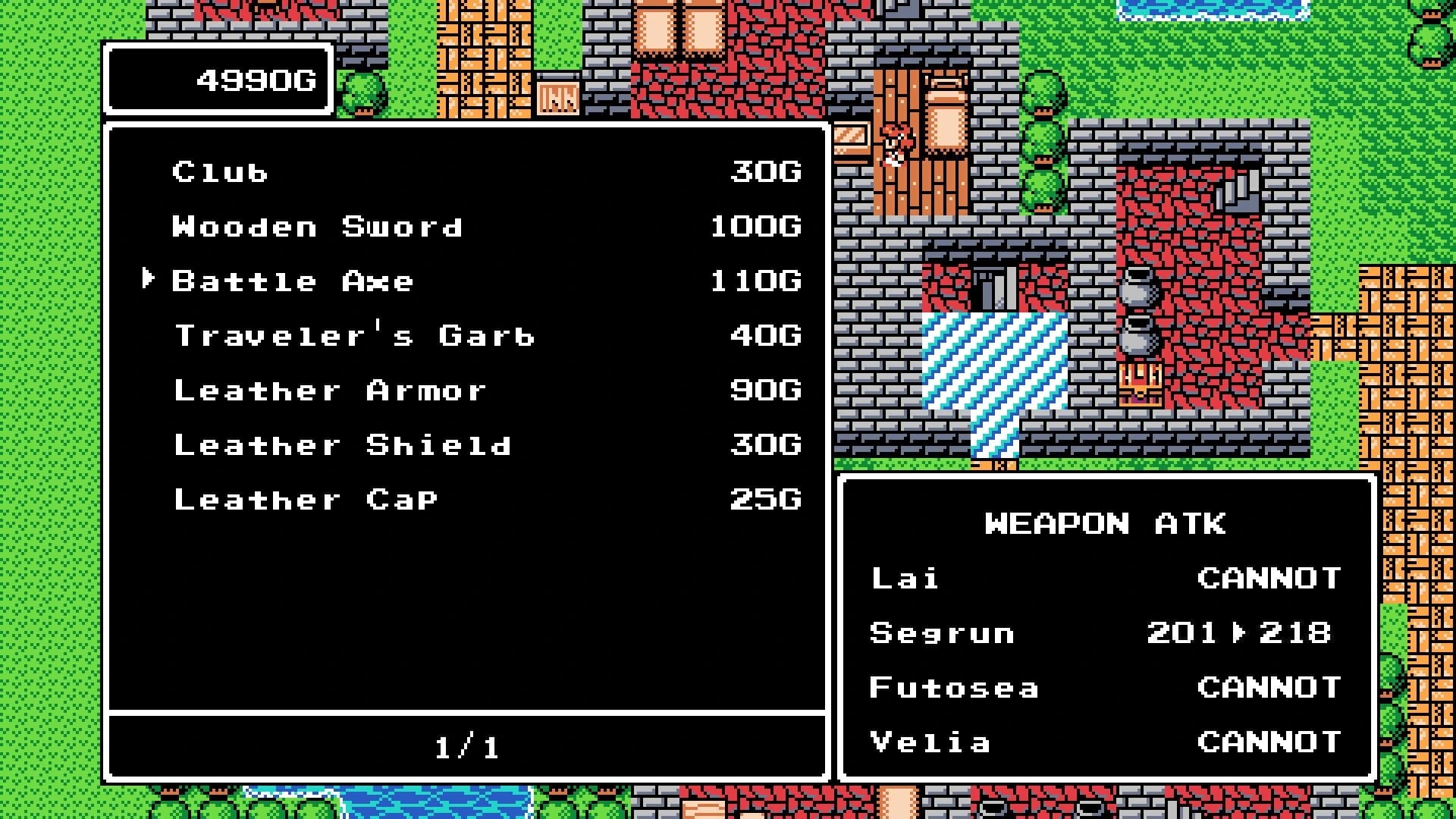Select the Wooden Sword item
The width and height of the screenshot is (1456, 819).
(x=317, y=226)
